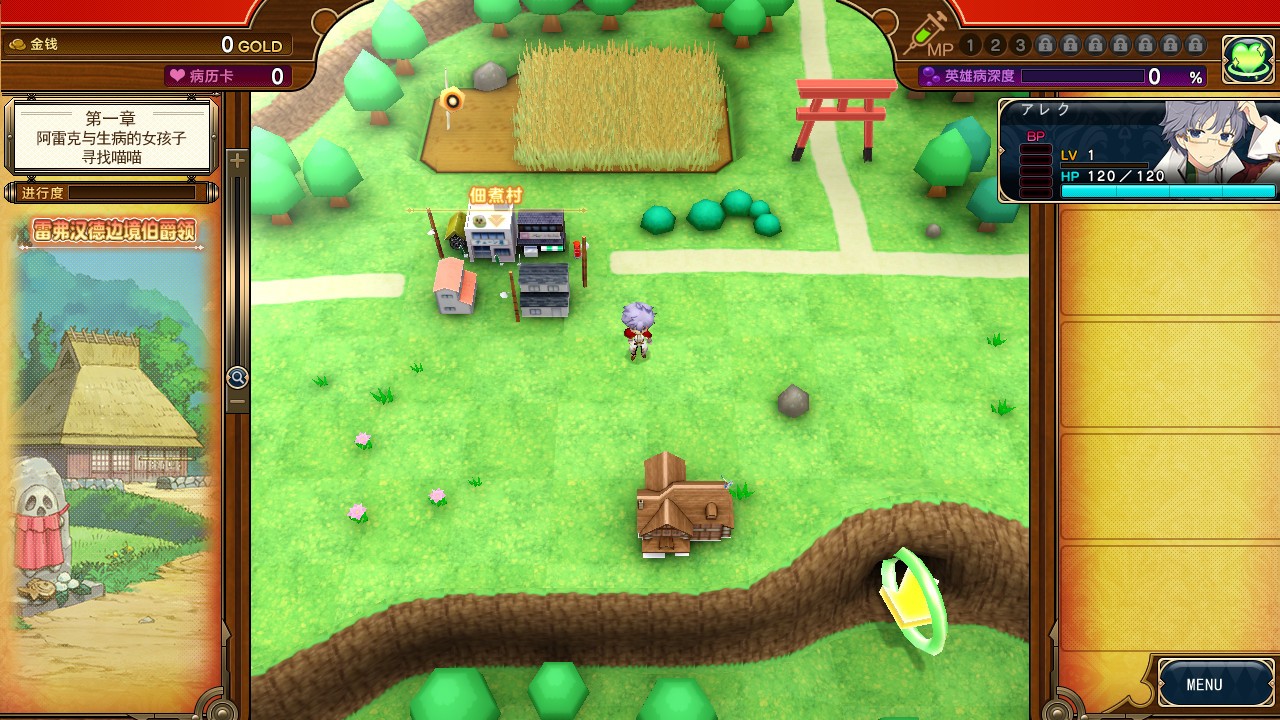The image size is (1280, 720).
Task: Click the magnifier zoom slider handle
Action: click(237, 377)
